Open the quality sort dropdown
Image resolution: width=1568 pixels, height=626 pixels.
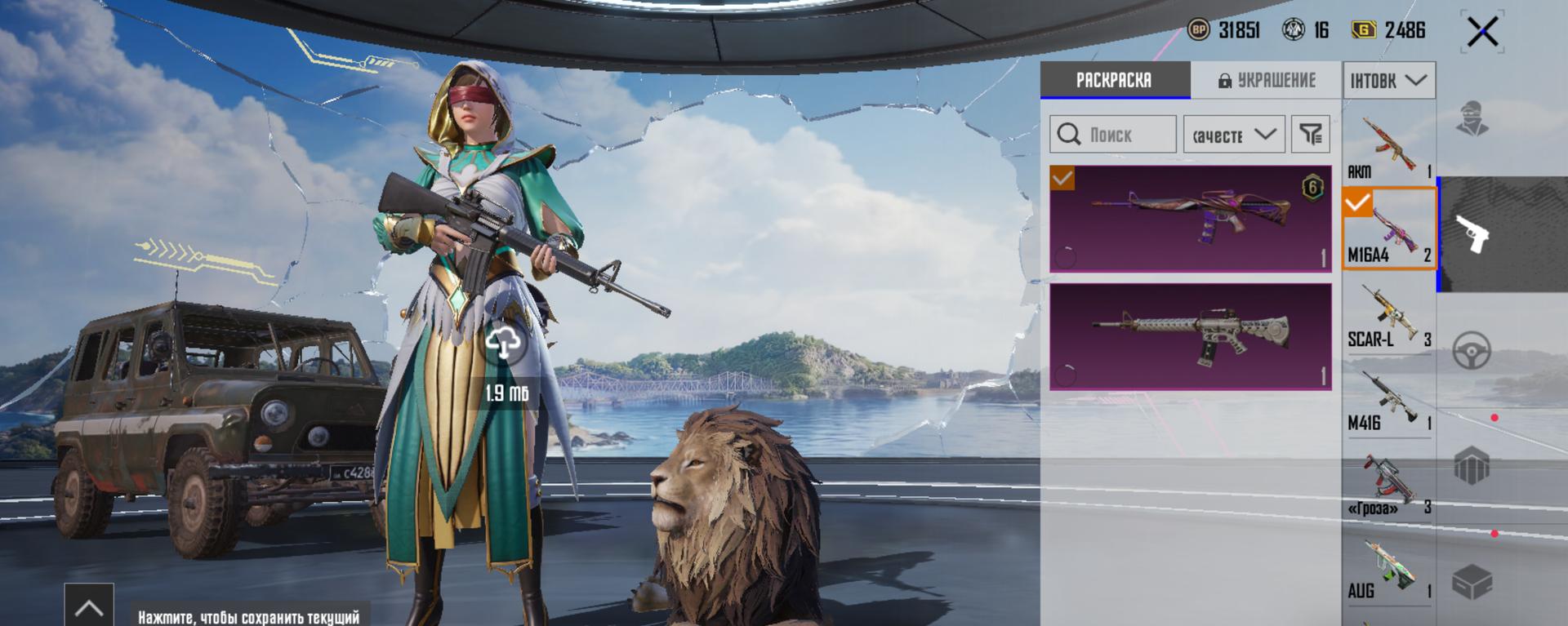(x=1234, y=135)
